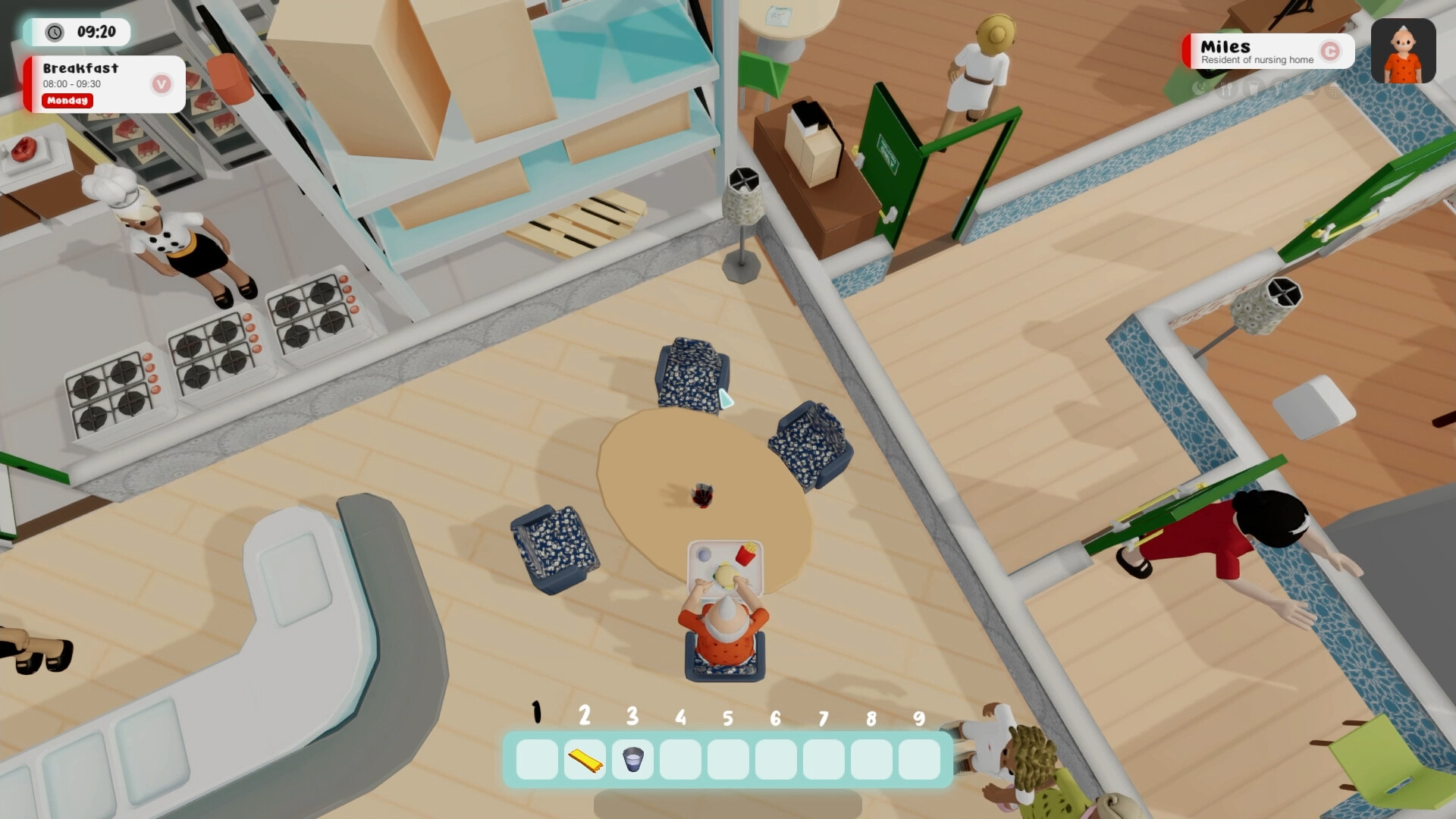Select hotbar slot 9

point(918,761)
